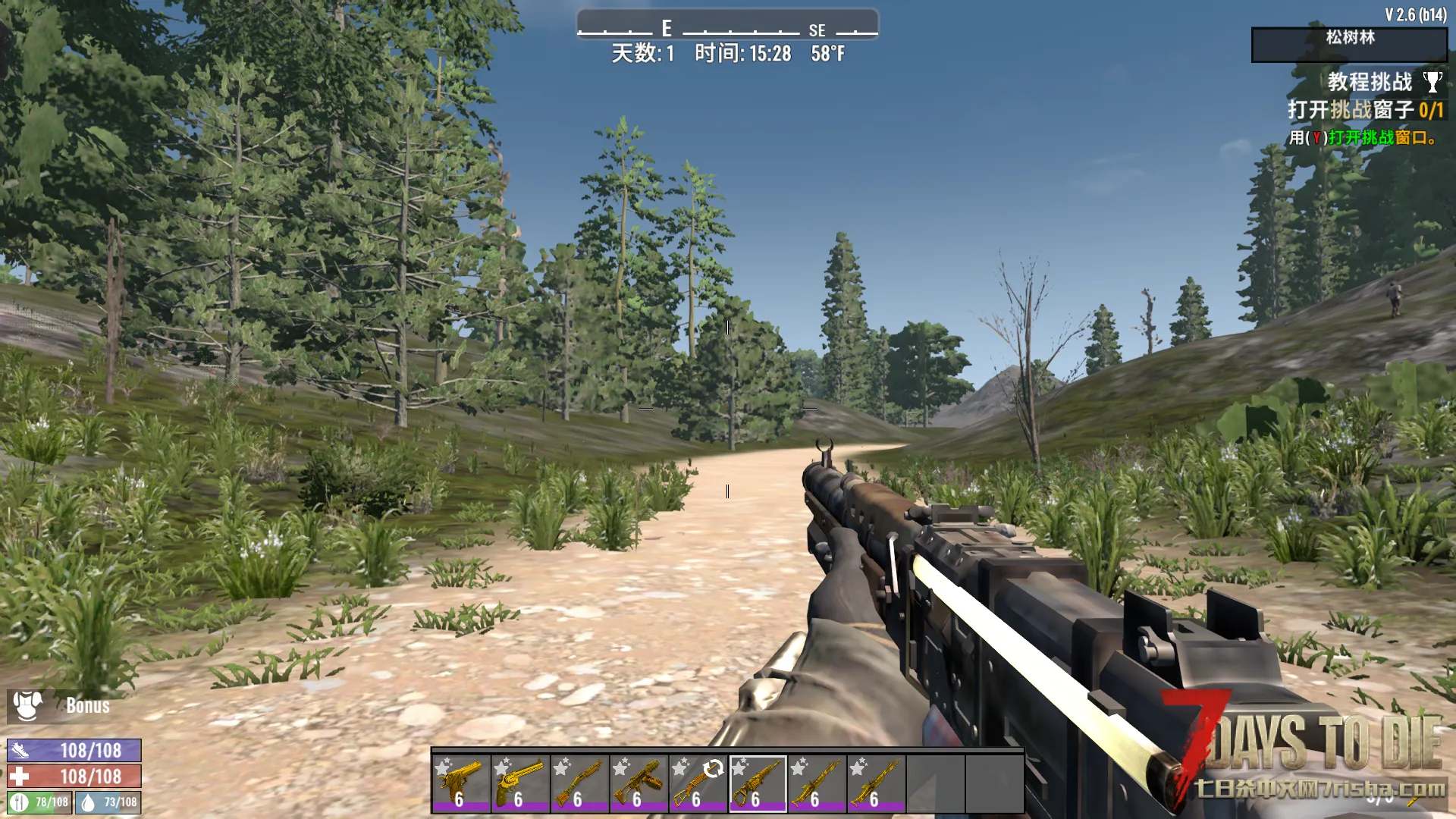The height and width of the screenshot is (819, 1456).
Task: Open the 教程挑战 tutorial challenge tracker
Action: 1370,82
